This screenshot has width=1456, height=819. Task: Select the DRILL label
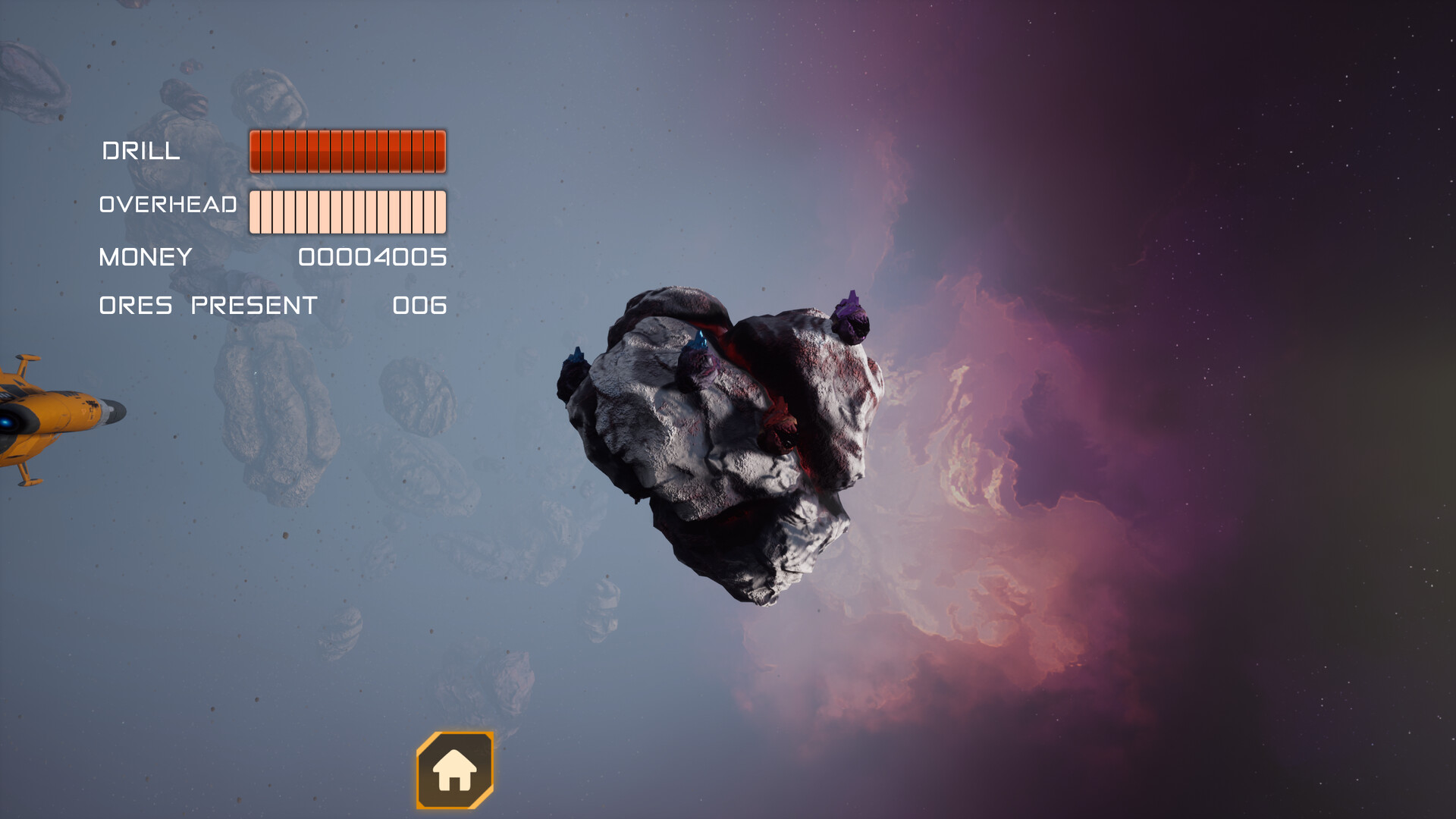142,152
